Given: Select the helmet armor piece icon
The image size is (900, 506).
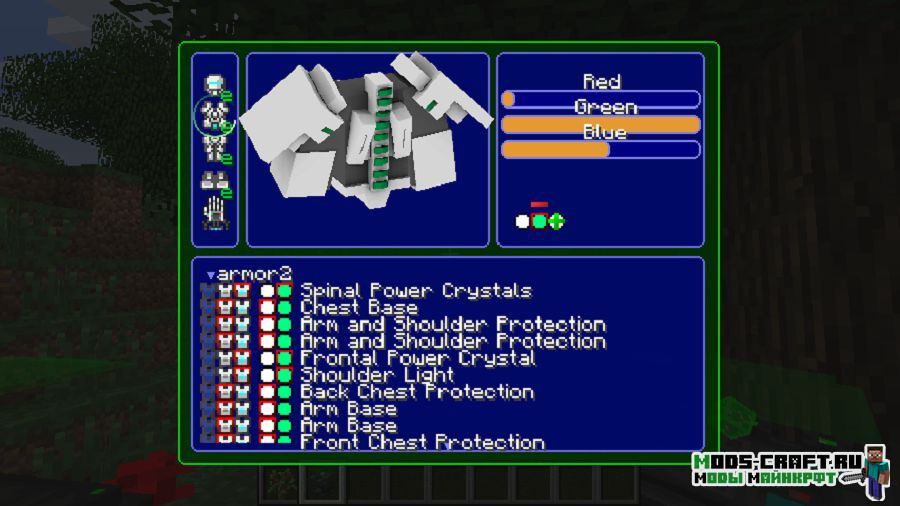Looking at the screenshot, I should click(213, 84).
